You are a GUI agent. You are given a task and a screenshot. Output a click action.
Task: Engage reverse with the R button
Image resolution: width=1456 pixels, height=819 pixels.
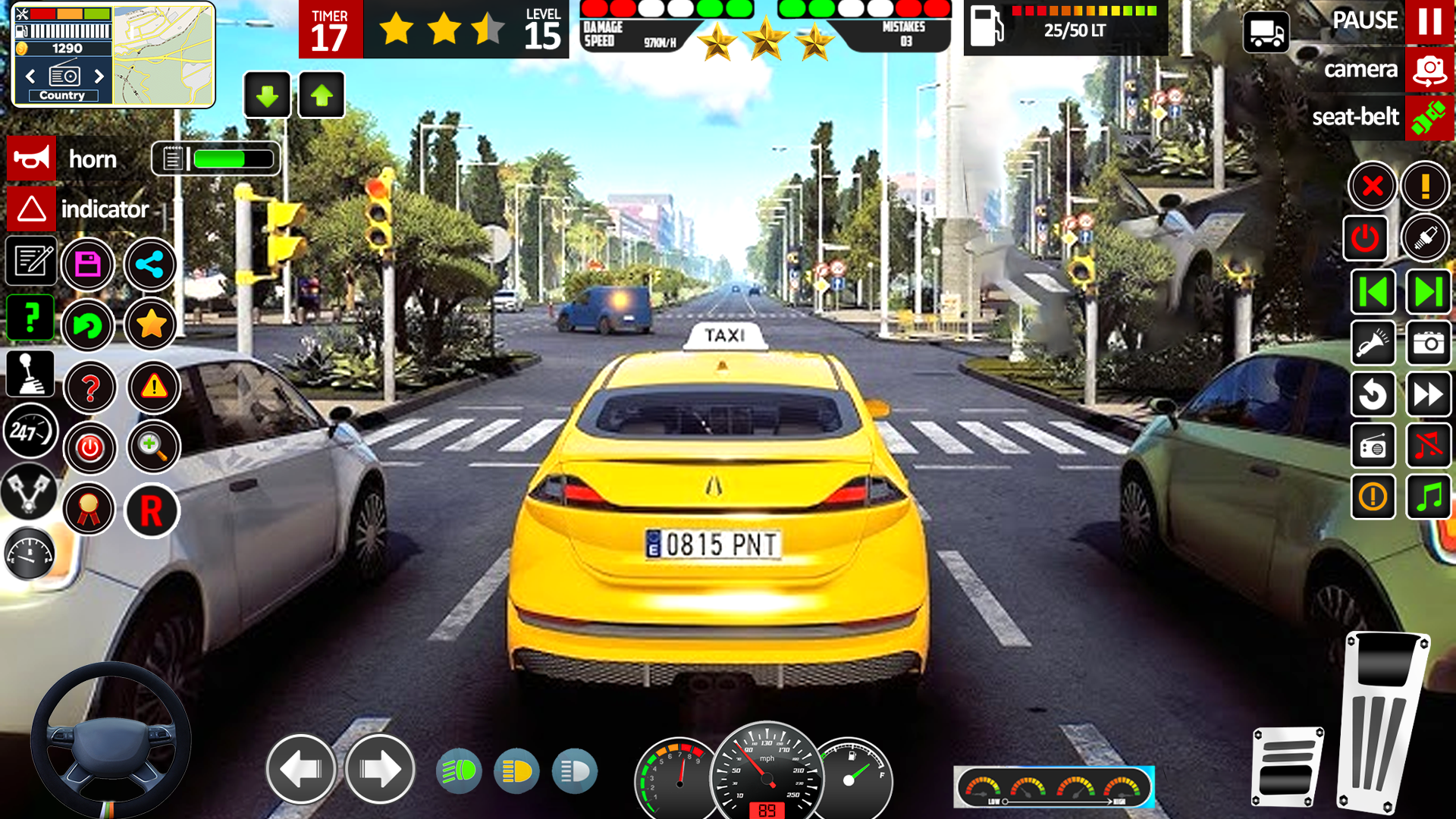152,510
